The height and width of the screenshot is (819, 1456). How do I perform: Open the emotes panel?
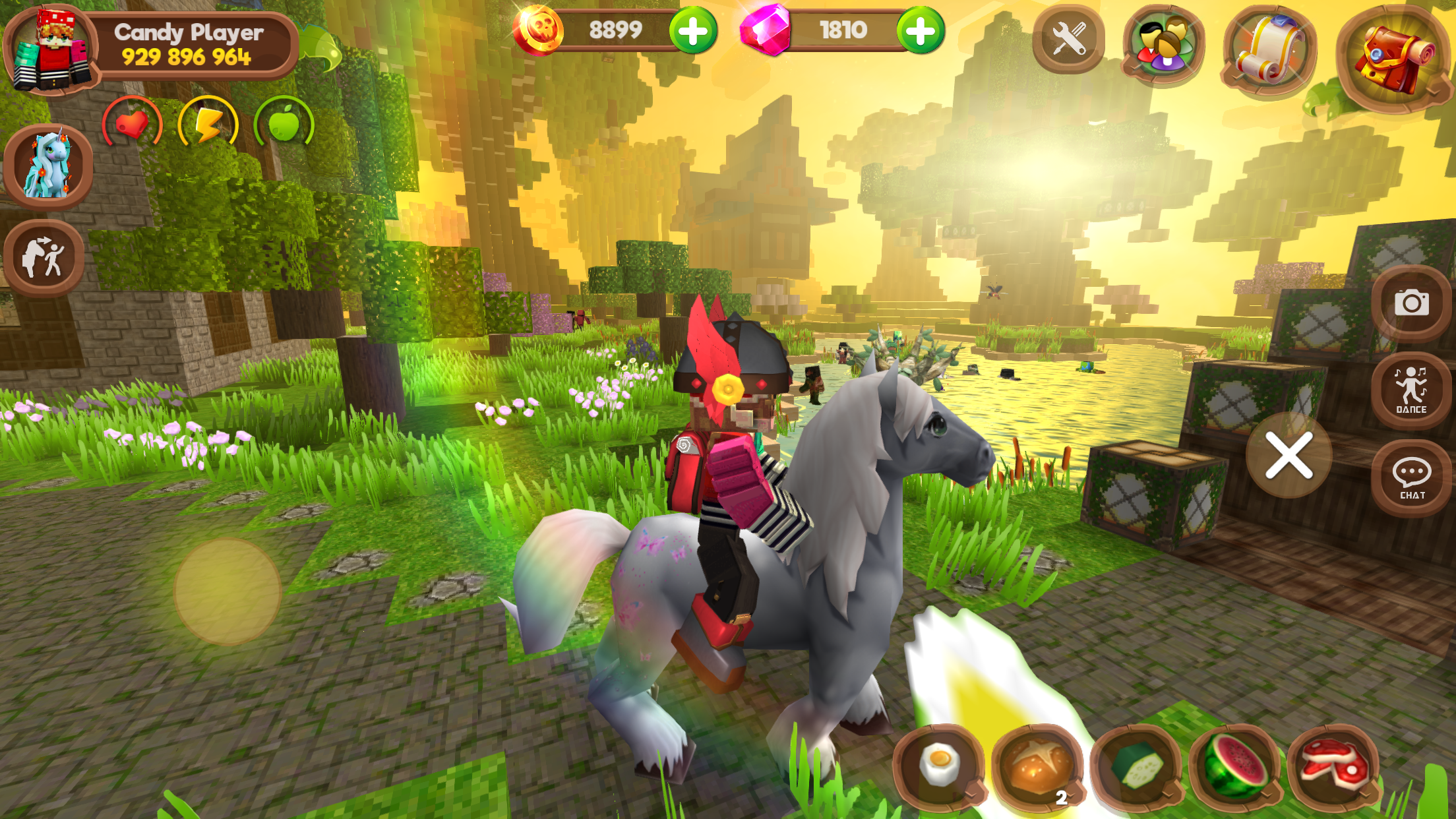pyautogui.click(x=45, y=256)
